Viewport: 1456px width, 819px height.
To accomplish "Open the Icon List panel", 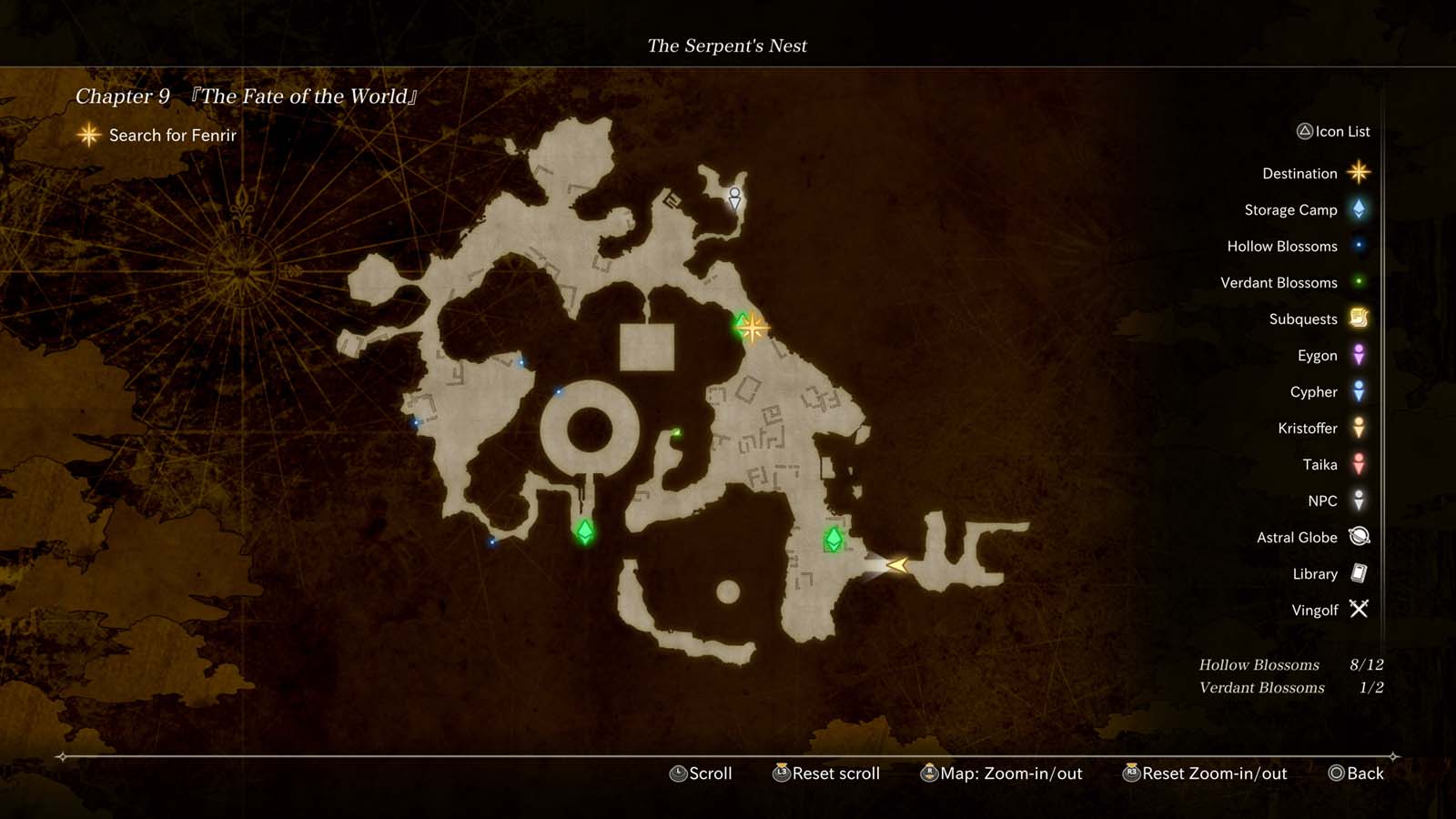I will (1334, 131).
